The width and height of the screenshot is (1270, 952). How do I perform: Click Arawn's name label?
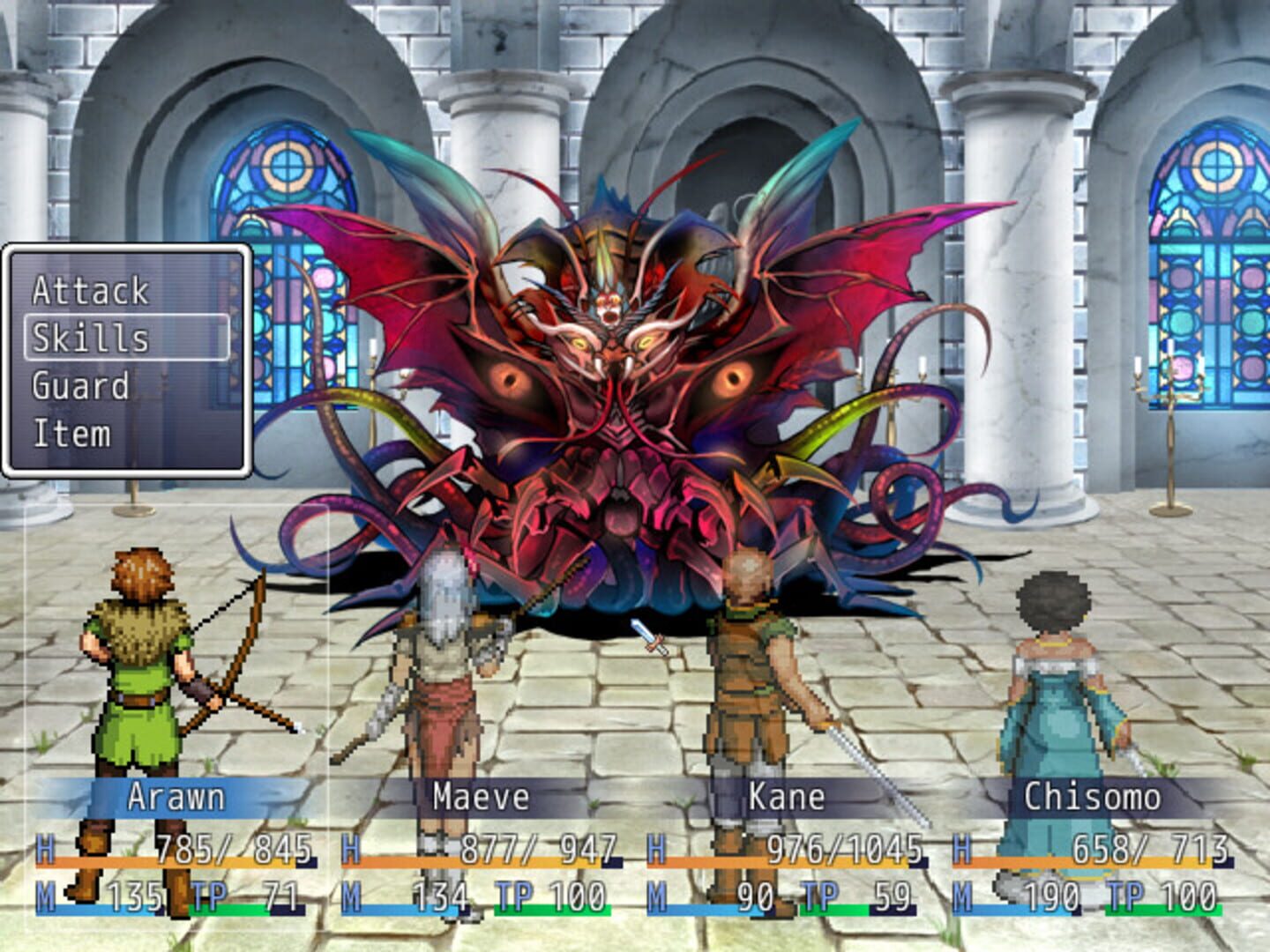[175, 798]
